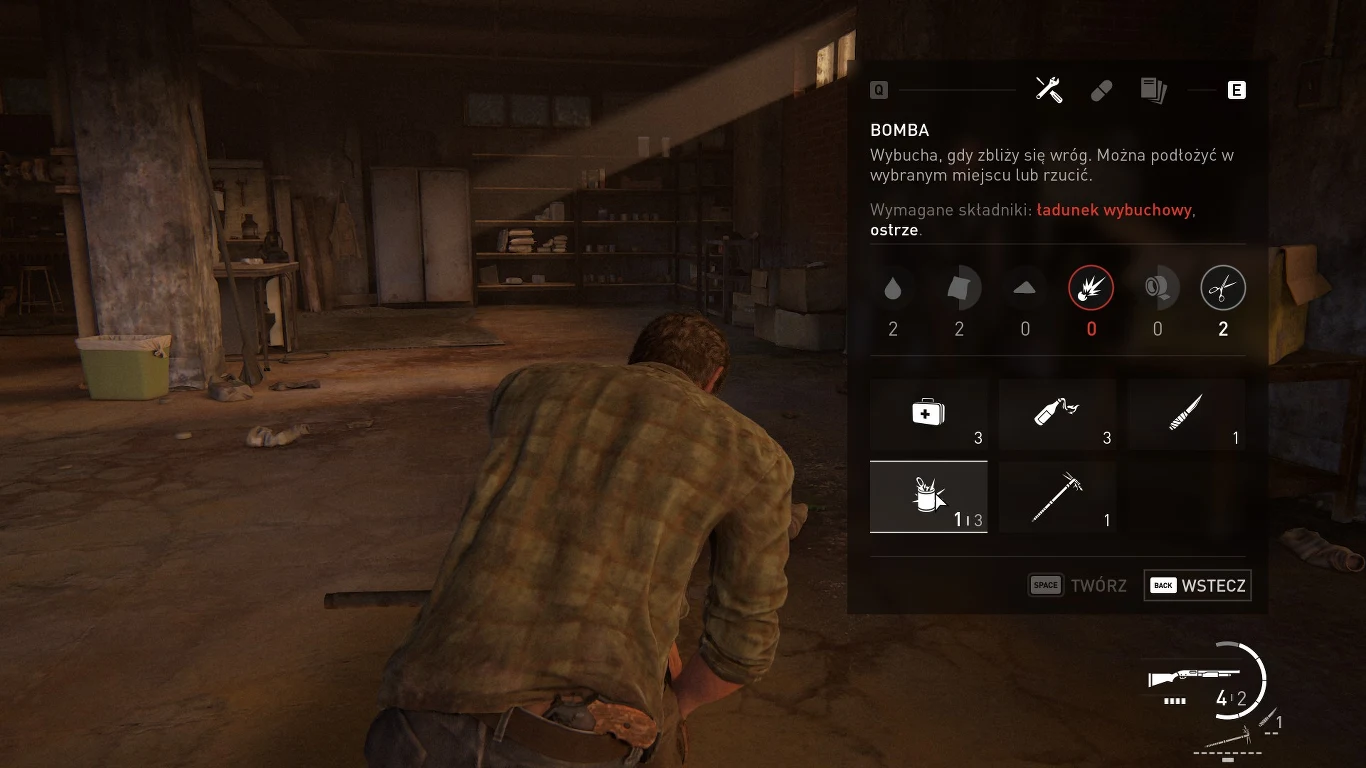Open the supplements pill icon

click(1101, 90)
